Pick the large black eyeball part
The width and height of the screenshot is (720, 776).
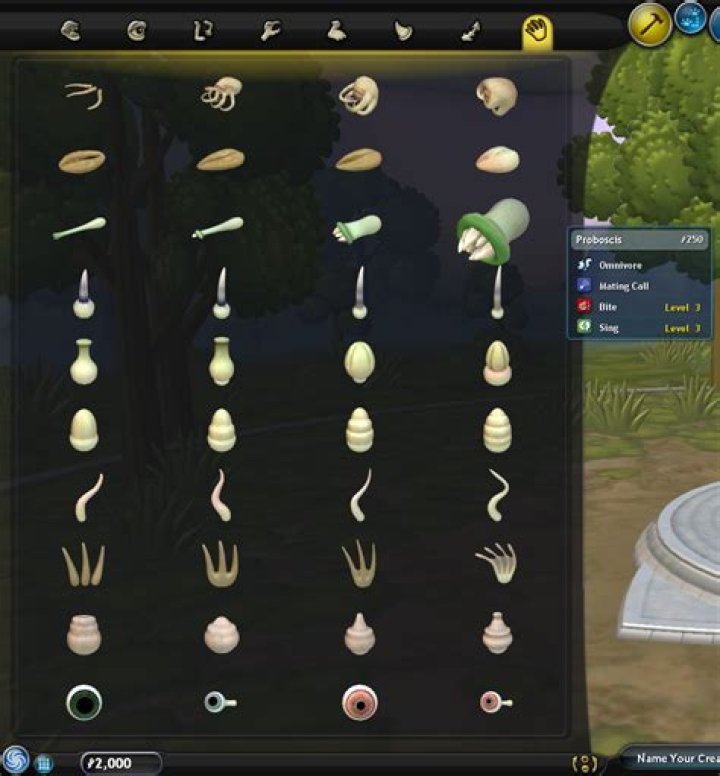click(84, 702)
